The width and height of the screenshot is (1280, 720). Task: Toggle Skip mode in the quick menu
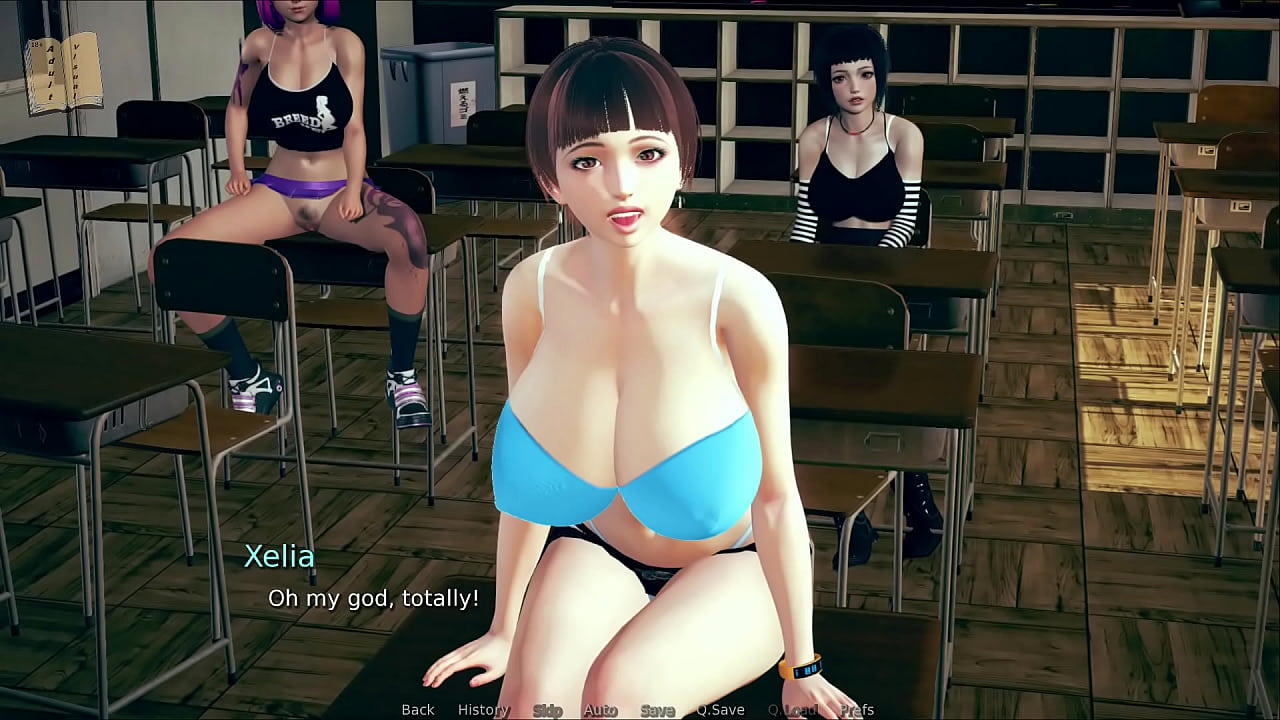pyautogui.click(x=547, y=710)
